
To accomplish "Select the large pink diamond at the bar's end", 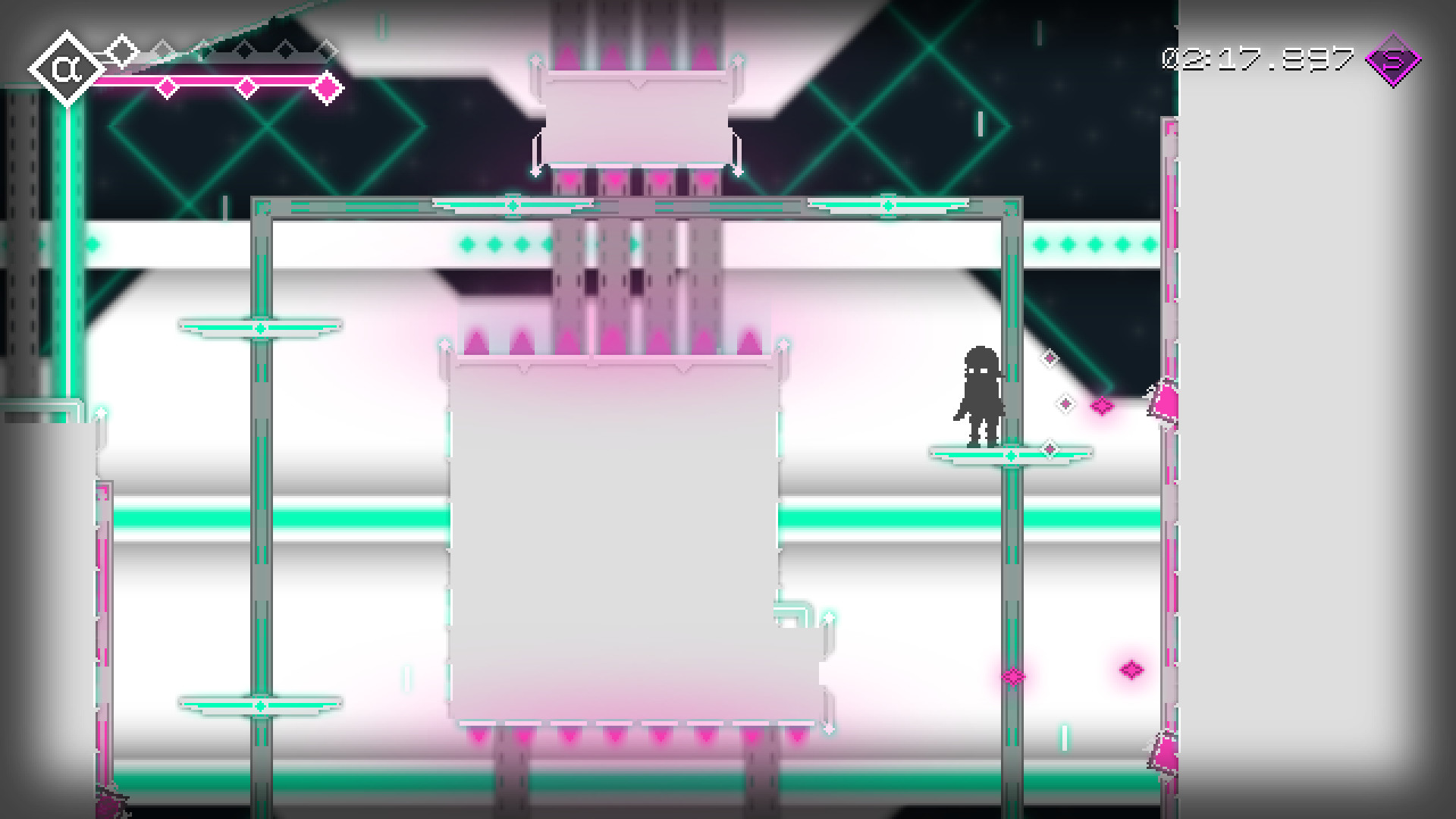I will (x=328, y=87).
